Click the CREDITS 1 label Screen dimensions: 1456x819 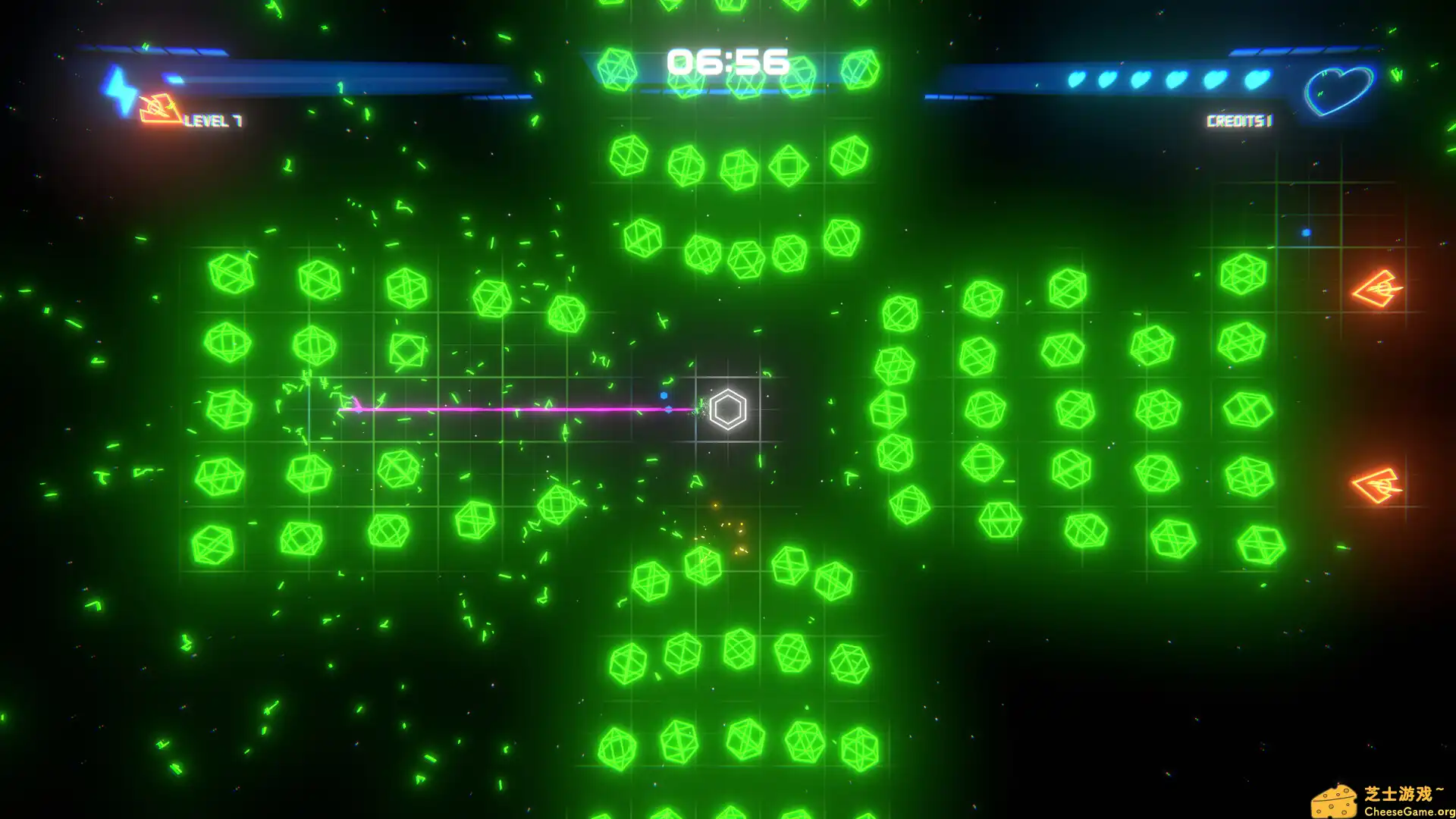[1238, 119]
